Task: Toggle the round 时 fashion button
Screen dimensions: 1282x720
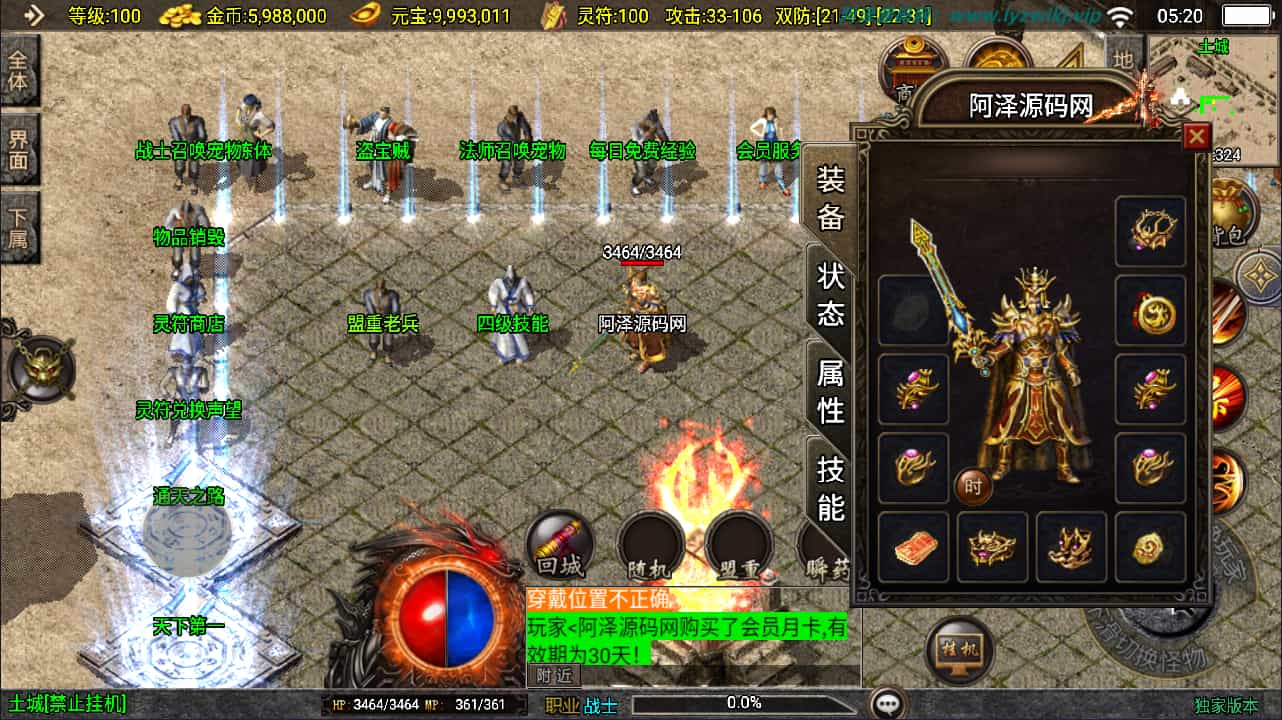Action: 973,486
